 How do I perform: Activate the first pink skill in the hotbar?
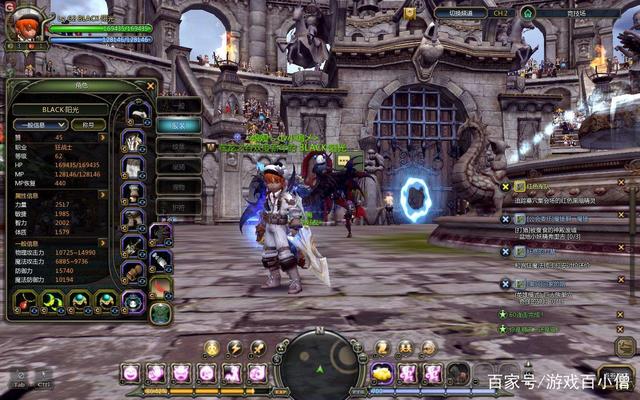[130, 373]
